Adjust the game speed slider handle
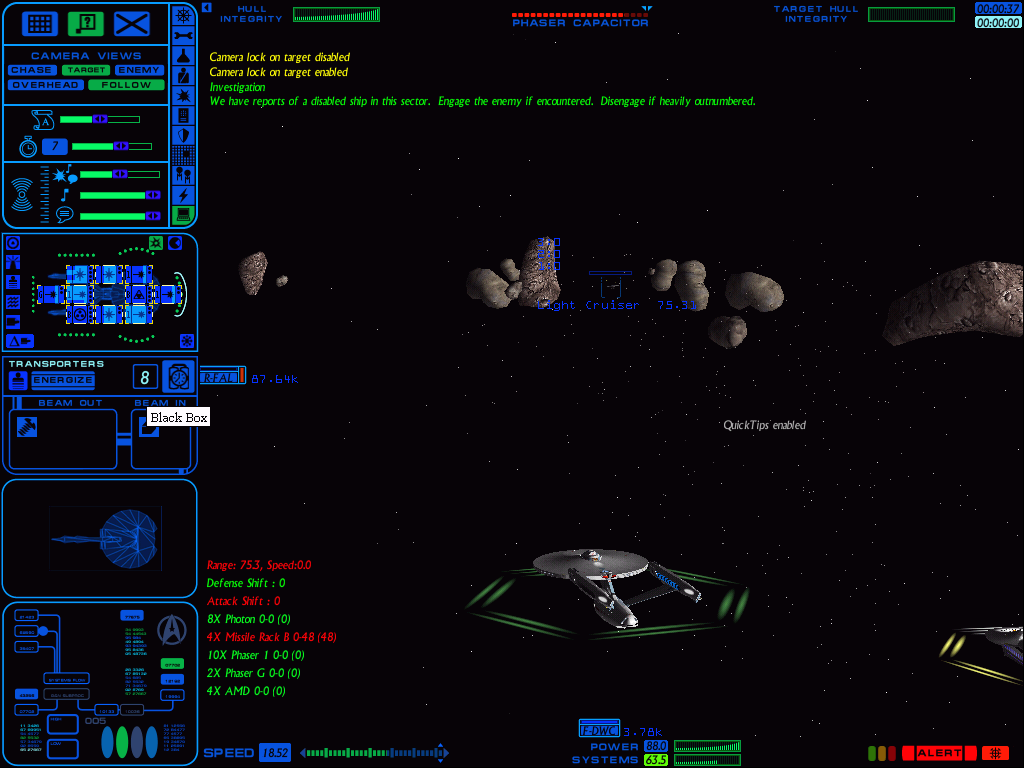1024x768 pixels. coord(120,146)
